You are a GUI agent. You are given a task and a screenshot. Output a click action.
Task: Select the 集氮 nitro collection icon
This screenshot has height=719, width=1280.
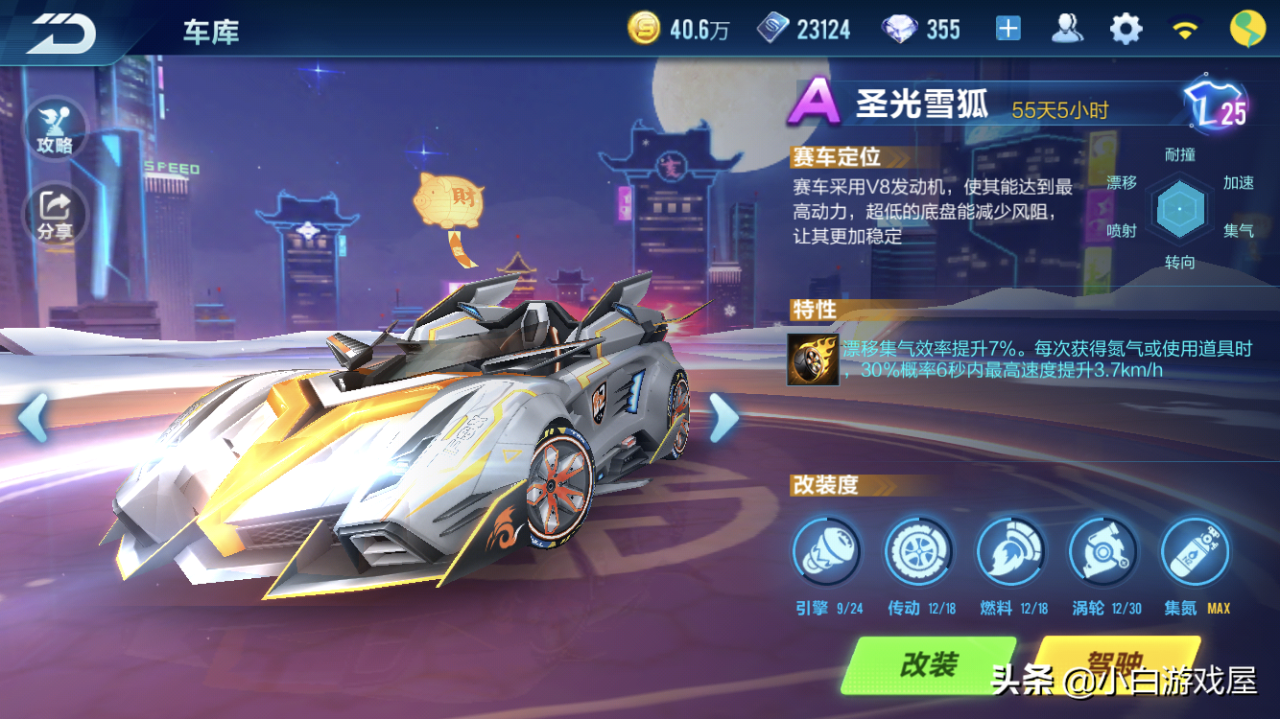pos(1194,551)
